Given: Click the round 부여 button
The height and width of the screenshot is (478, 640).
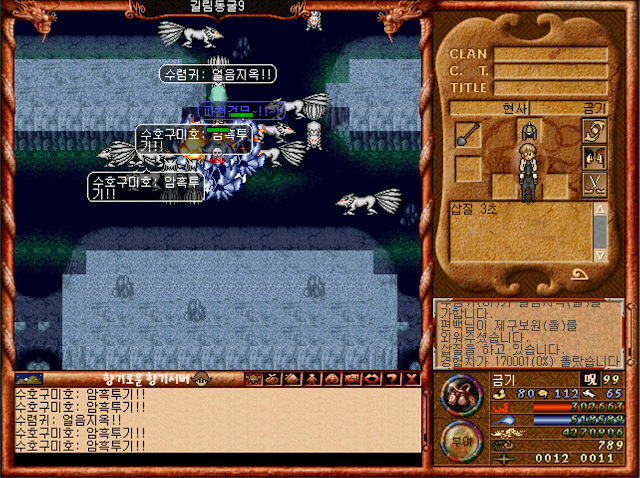Looking at the screenshot, I should coord(462,440).
